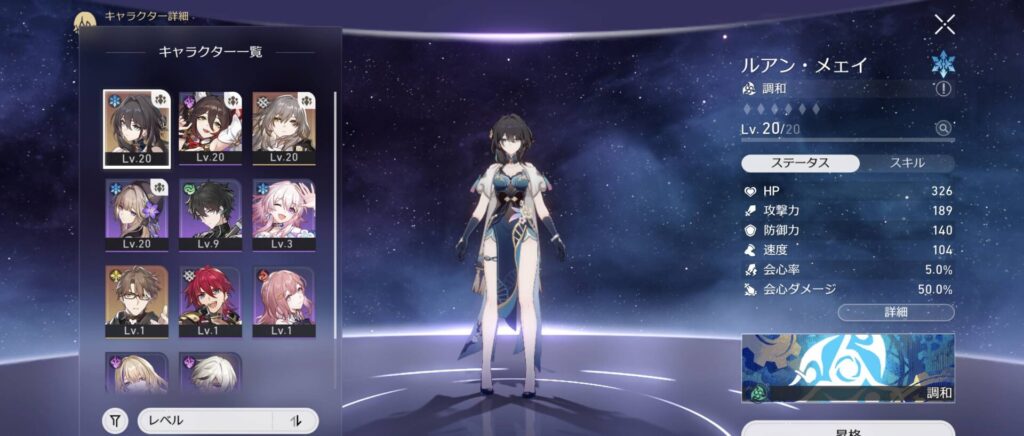Open the character list filter
The width and height of the screenshot is (1024, 436).
pyautogui.click(x=116, y=421)
